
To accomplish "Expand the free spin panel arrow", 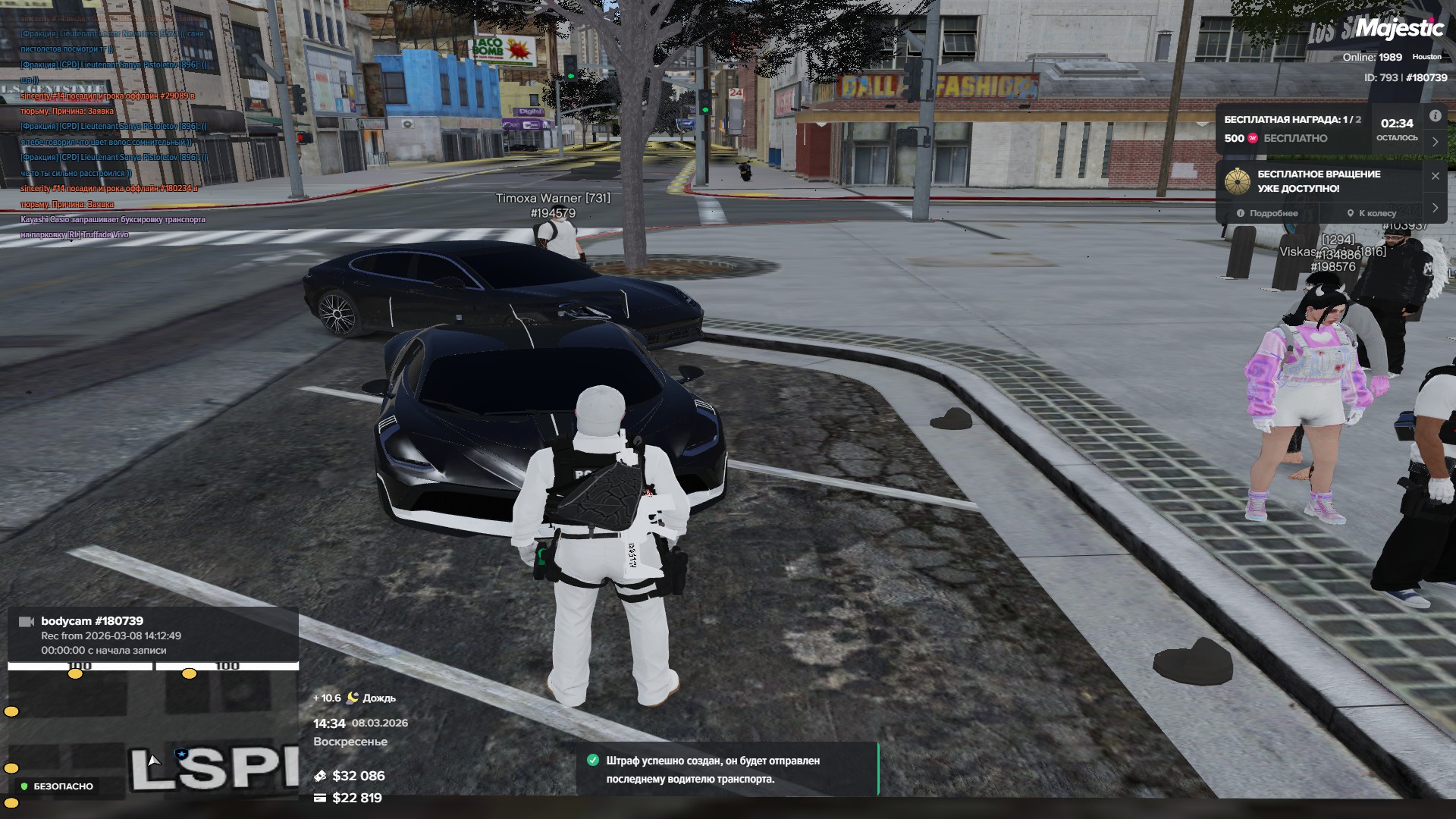I will click(x=1435, y=207).
